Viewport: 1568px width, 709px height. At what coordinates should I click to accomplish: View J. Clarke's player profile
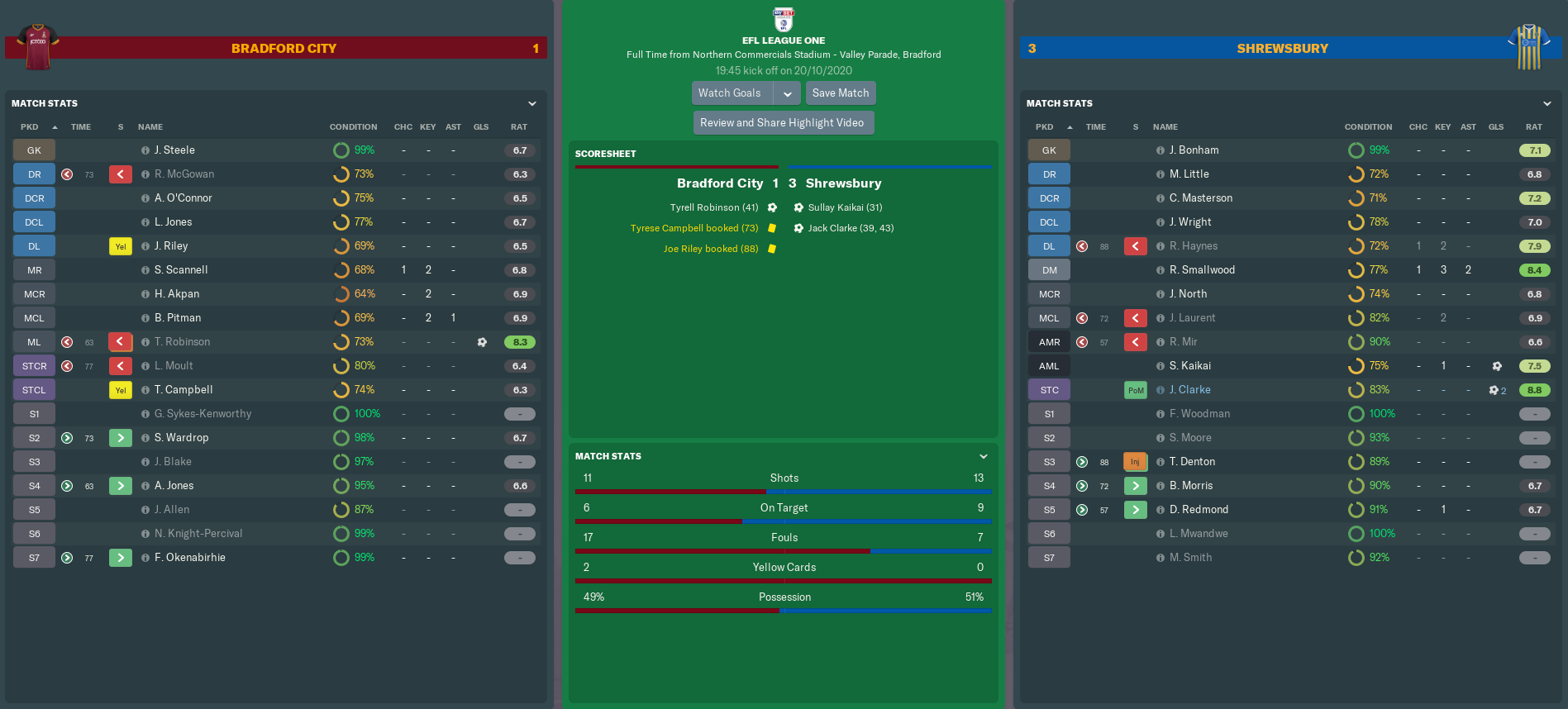1189,390
